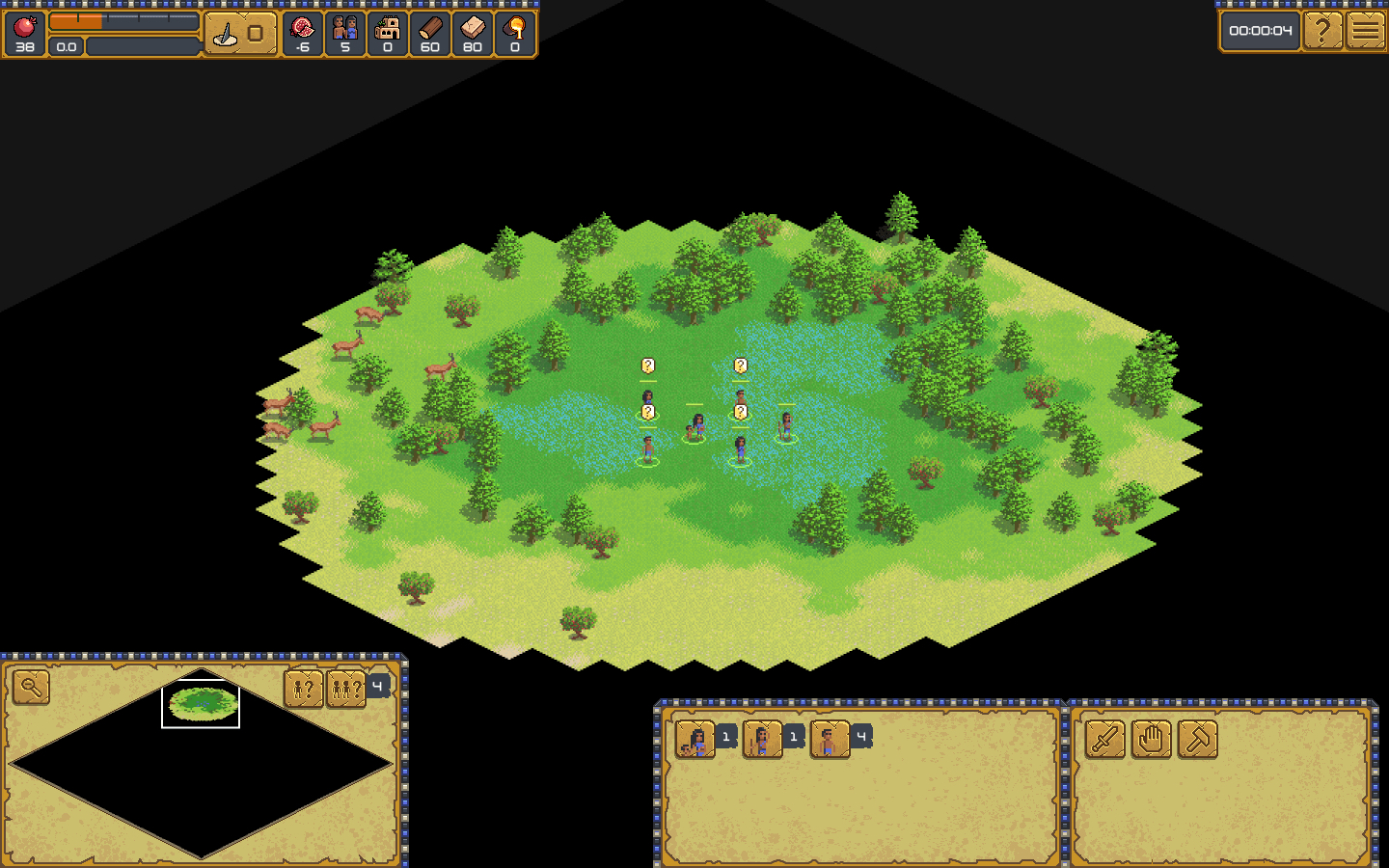Open the hamburger main menu

click(1366, 31)
